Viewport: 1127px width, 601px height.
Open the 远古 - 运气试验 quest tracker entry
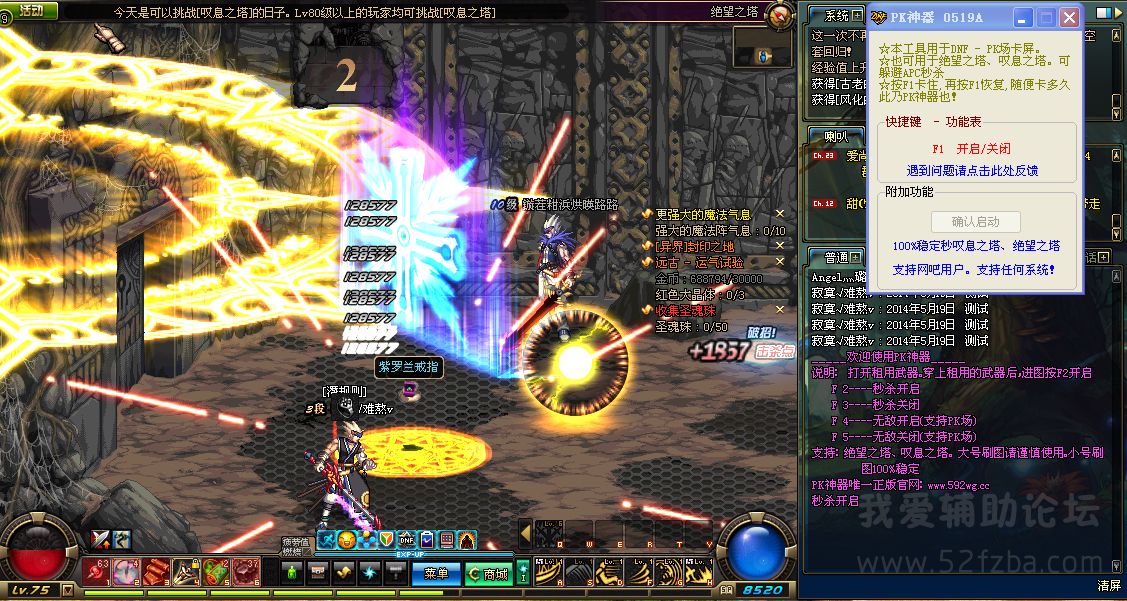699,262
